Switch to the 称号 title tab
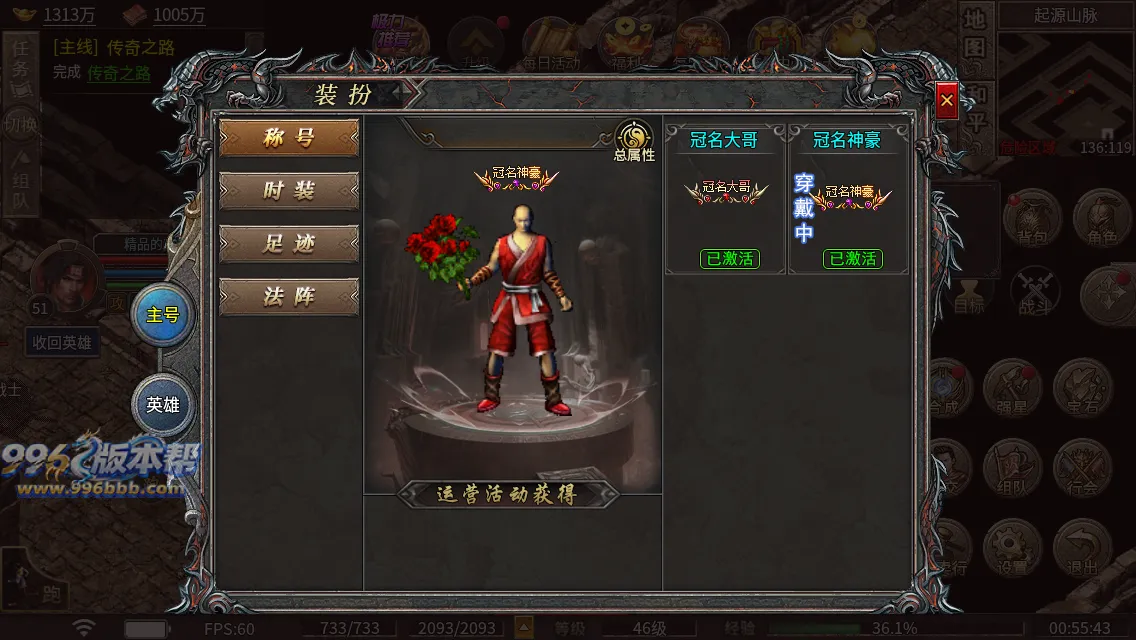This screenshot has height=640, width=1136. pos(289,138)
